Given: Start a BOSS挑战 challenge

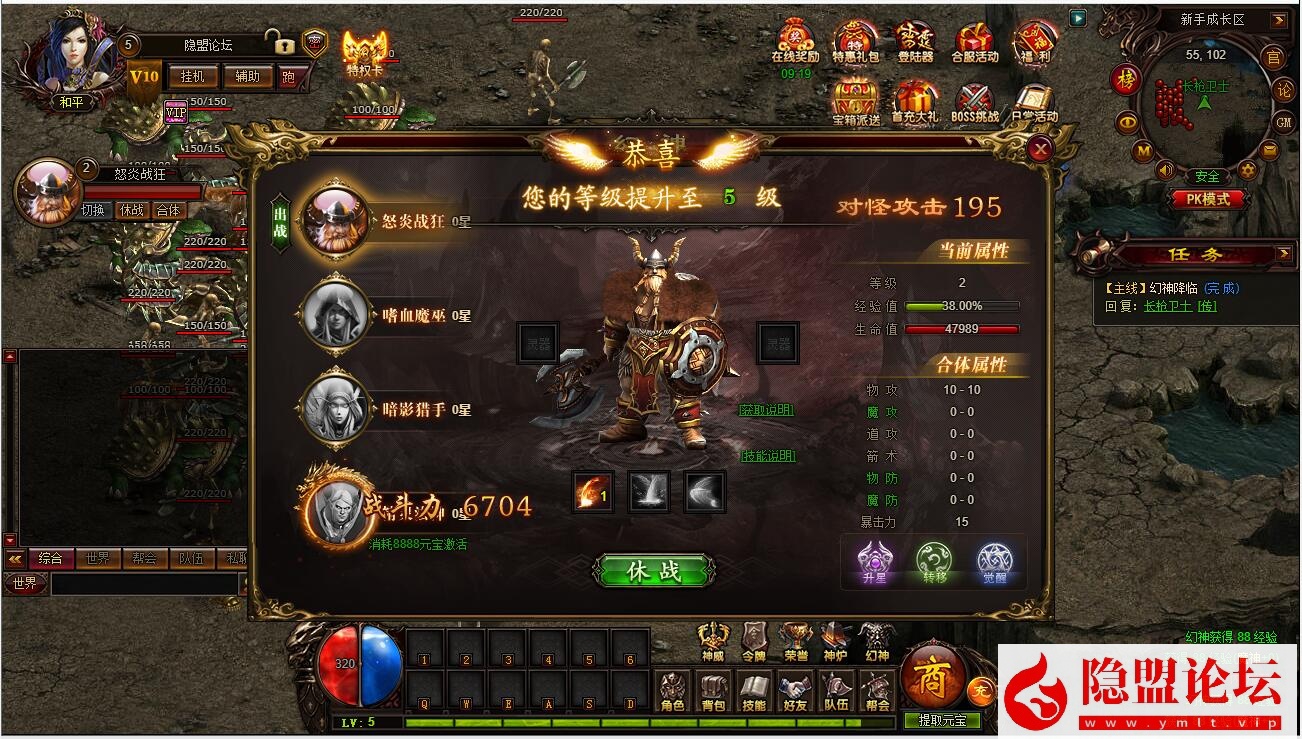Looking at the screenshot, I should click(x=973, y=99).
